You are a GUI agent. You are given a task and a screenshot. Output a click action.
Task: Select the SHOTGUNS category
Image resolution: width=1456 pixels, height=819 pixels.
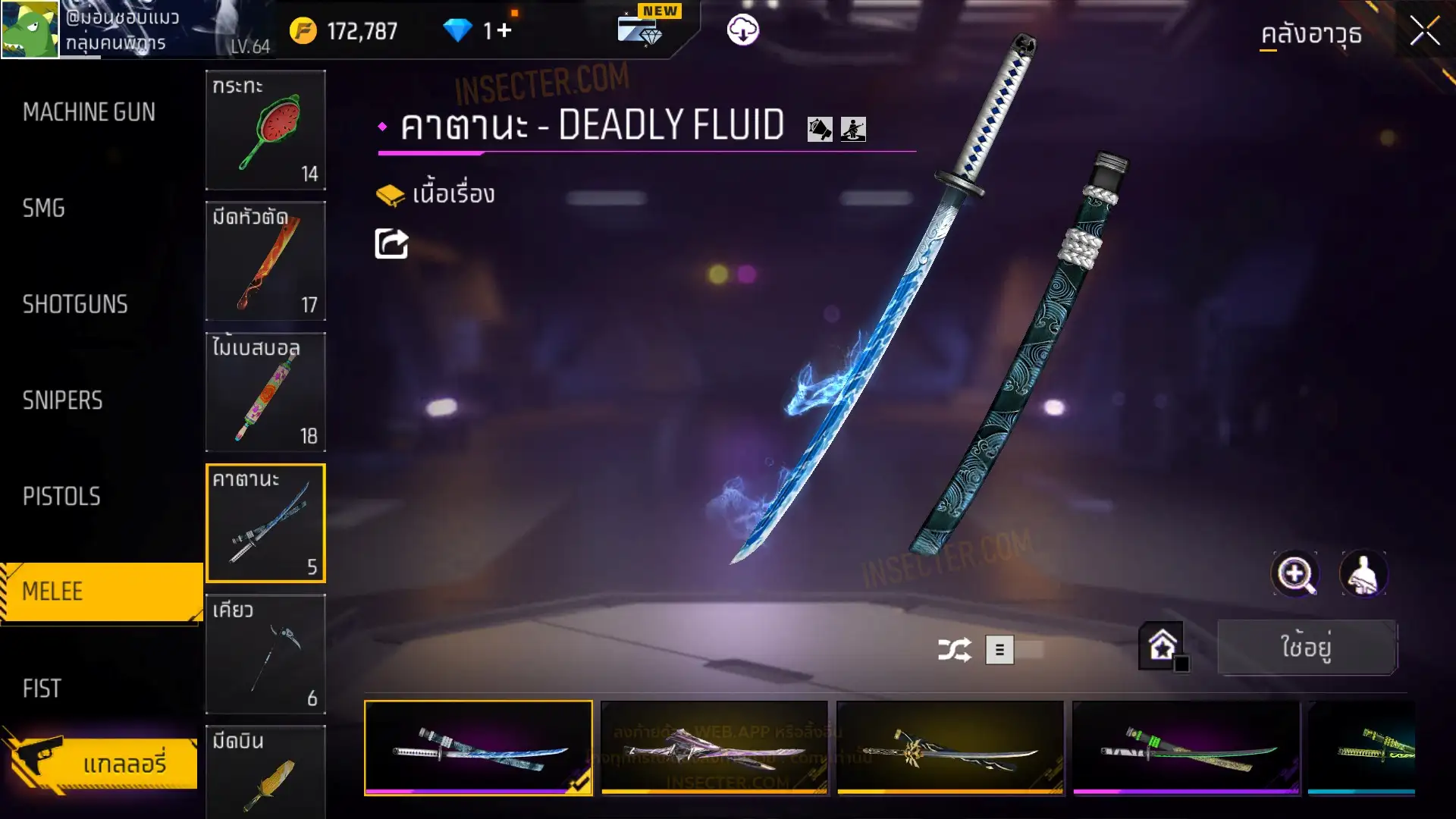[x=75, y=304]
